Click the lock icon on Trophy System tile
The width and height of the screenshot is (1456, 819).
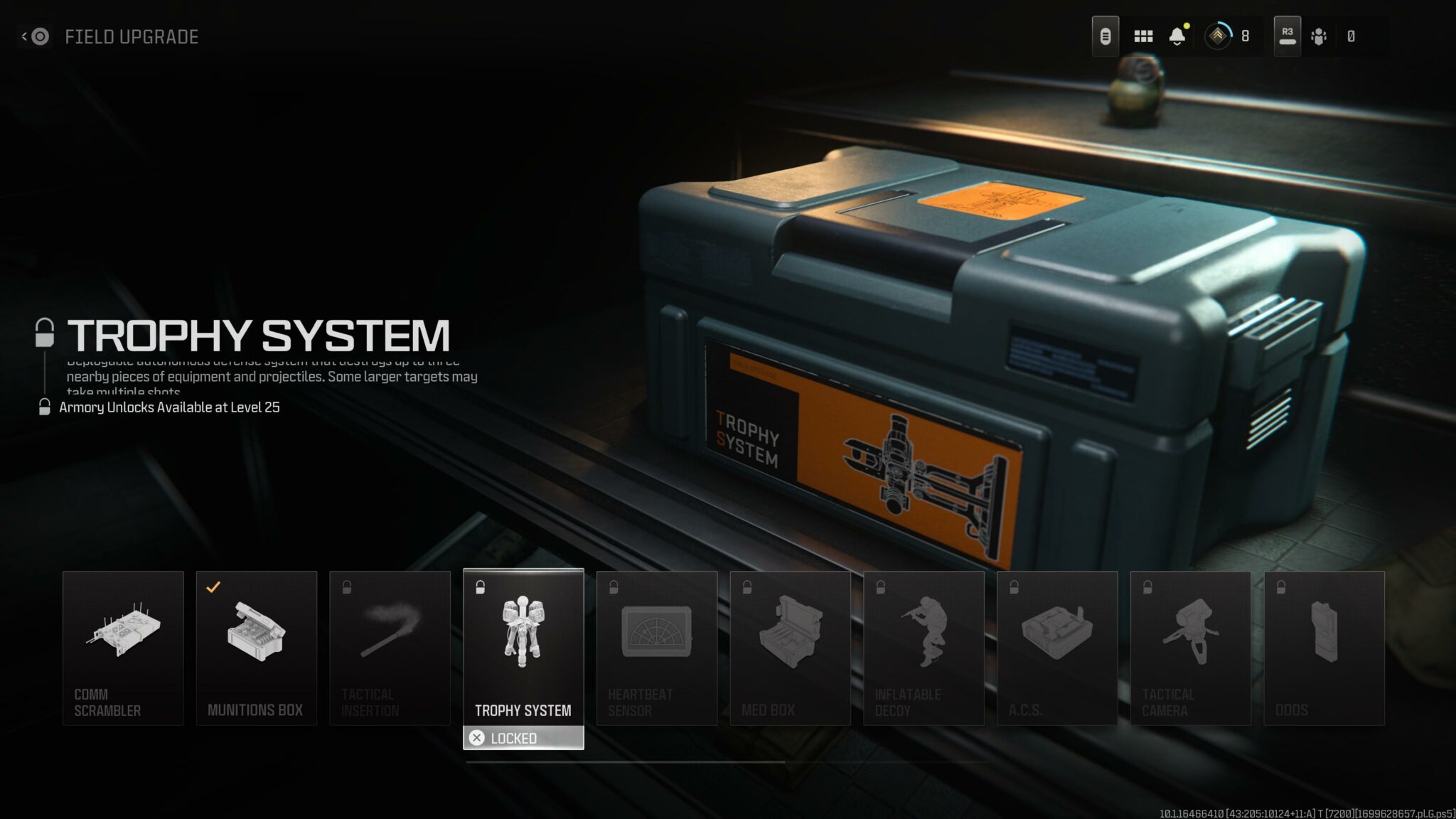click(x=481, y=587)
